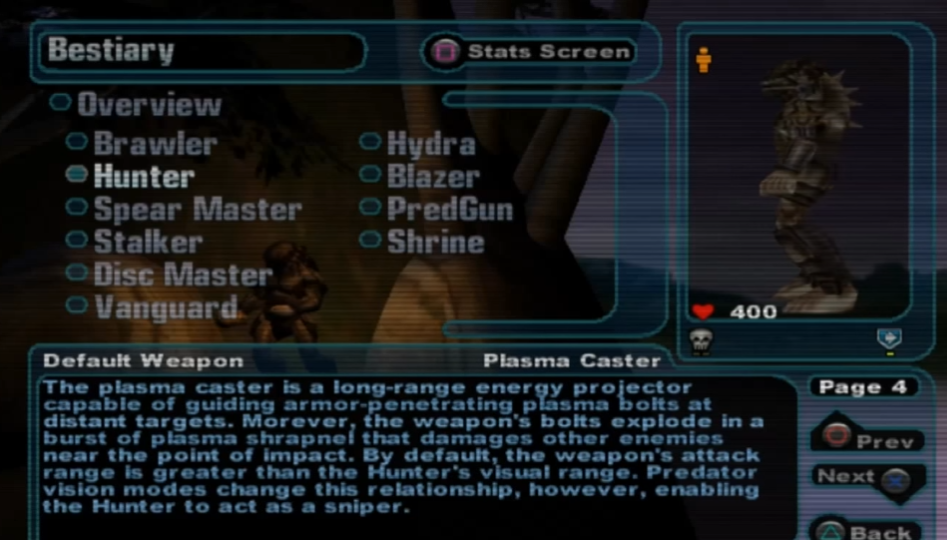The image size is (947, 540).
Task: Select the Blazer entry
Action: [x=432, y=176]
